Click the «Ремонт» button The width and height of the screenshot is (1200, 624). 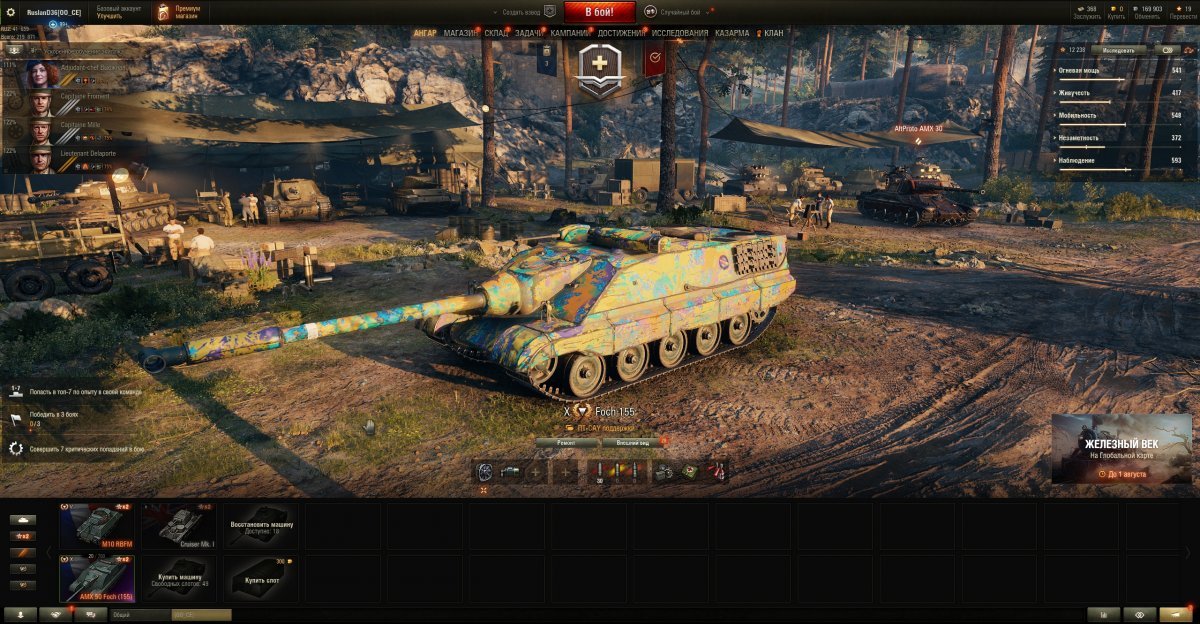tap(567, 442)
